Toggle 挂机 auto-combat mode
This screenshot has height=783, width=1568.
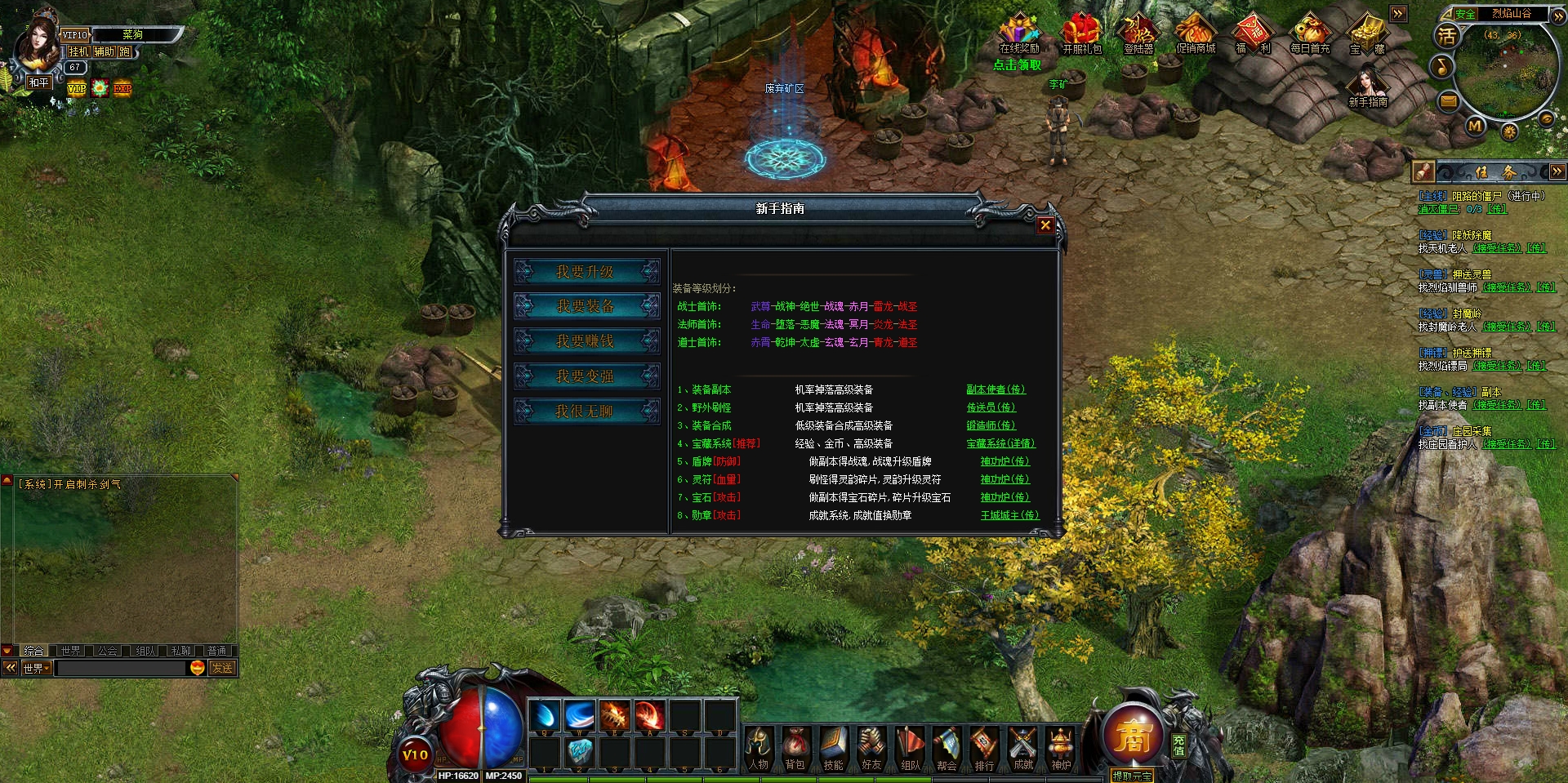pos(78,51)
